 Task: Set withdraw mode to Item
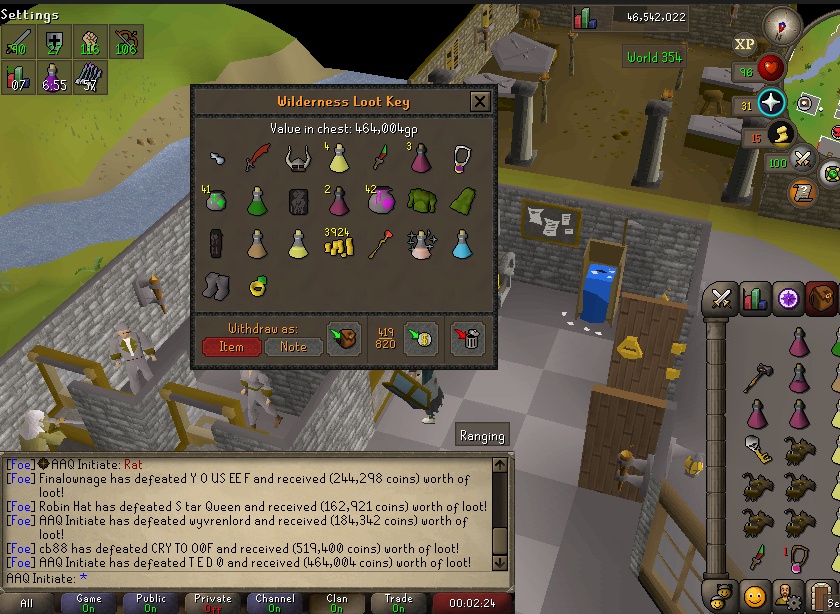(x=231, y=347)
